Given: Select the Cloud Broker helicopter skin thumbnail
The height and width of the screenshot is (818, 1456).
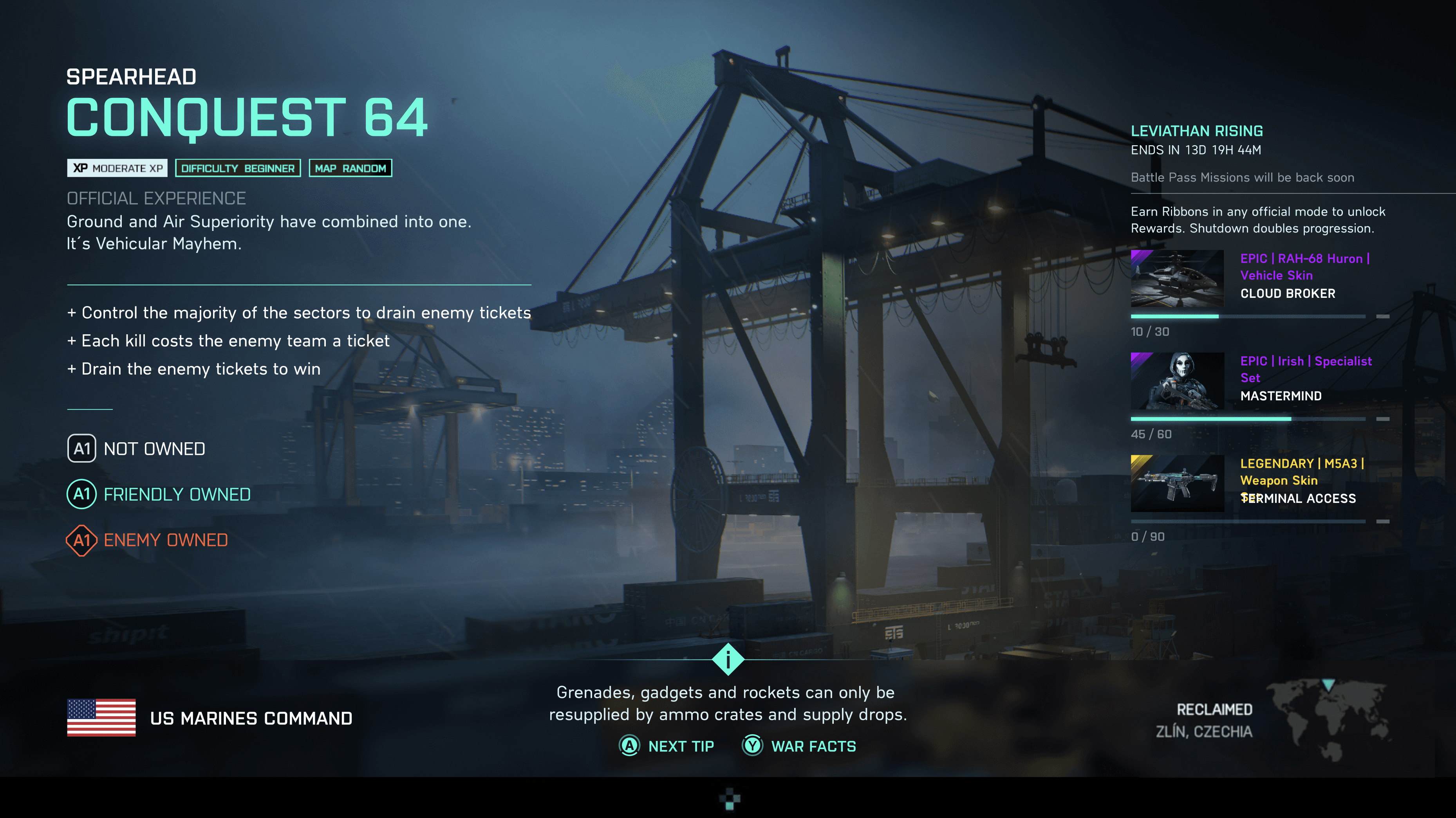Looking at the screenshot, I should [x=1177, y=279].
